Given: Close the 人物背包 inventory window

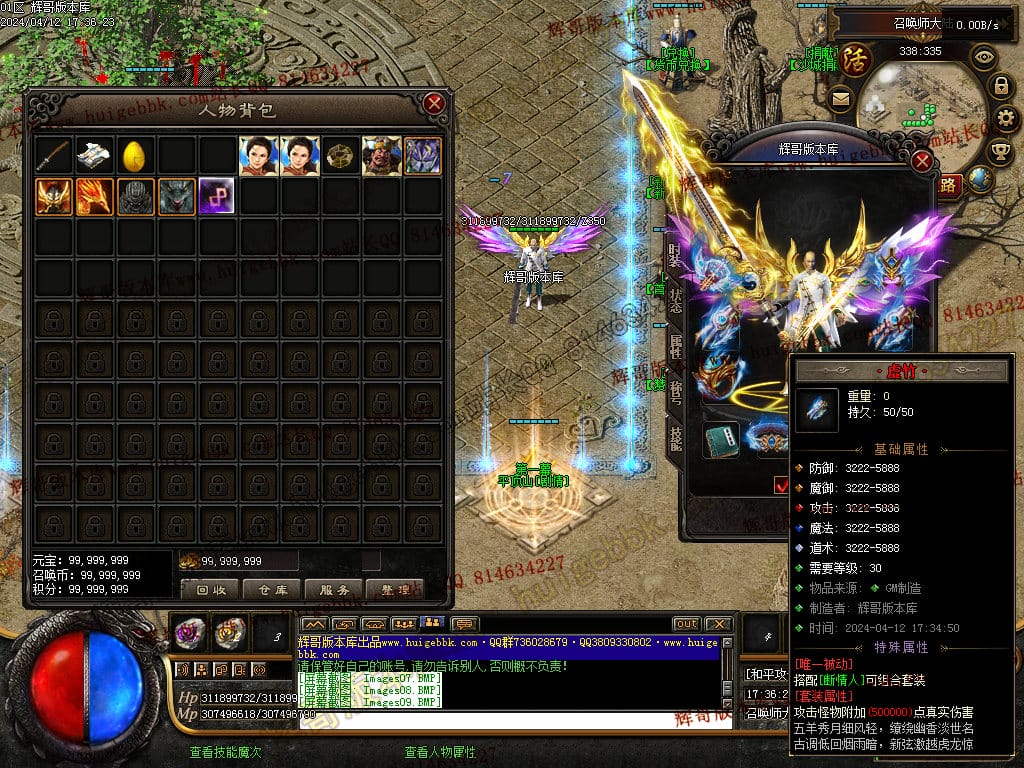Looking at the screenshot, I should pos(433,104).
